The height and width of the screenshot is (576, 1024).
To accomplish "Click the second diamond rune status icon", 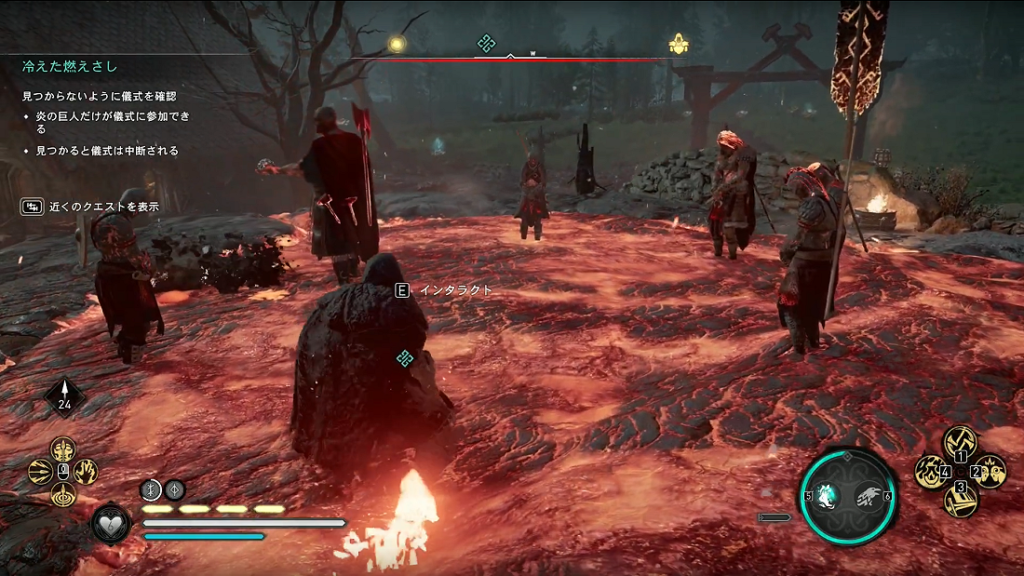I will (174, 489).
